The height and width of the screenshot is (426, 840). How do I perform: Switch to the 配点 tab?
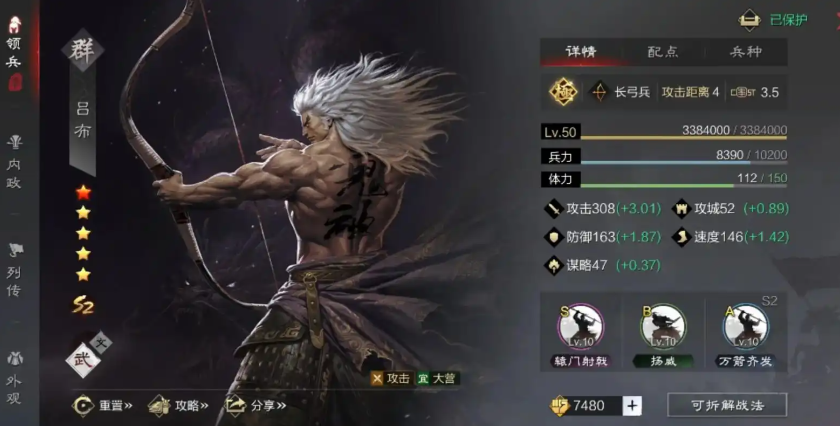663,52
